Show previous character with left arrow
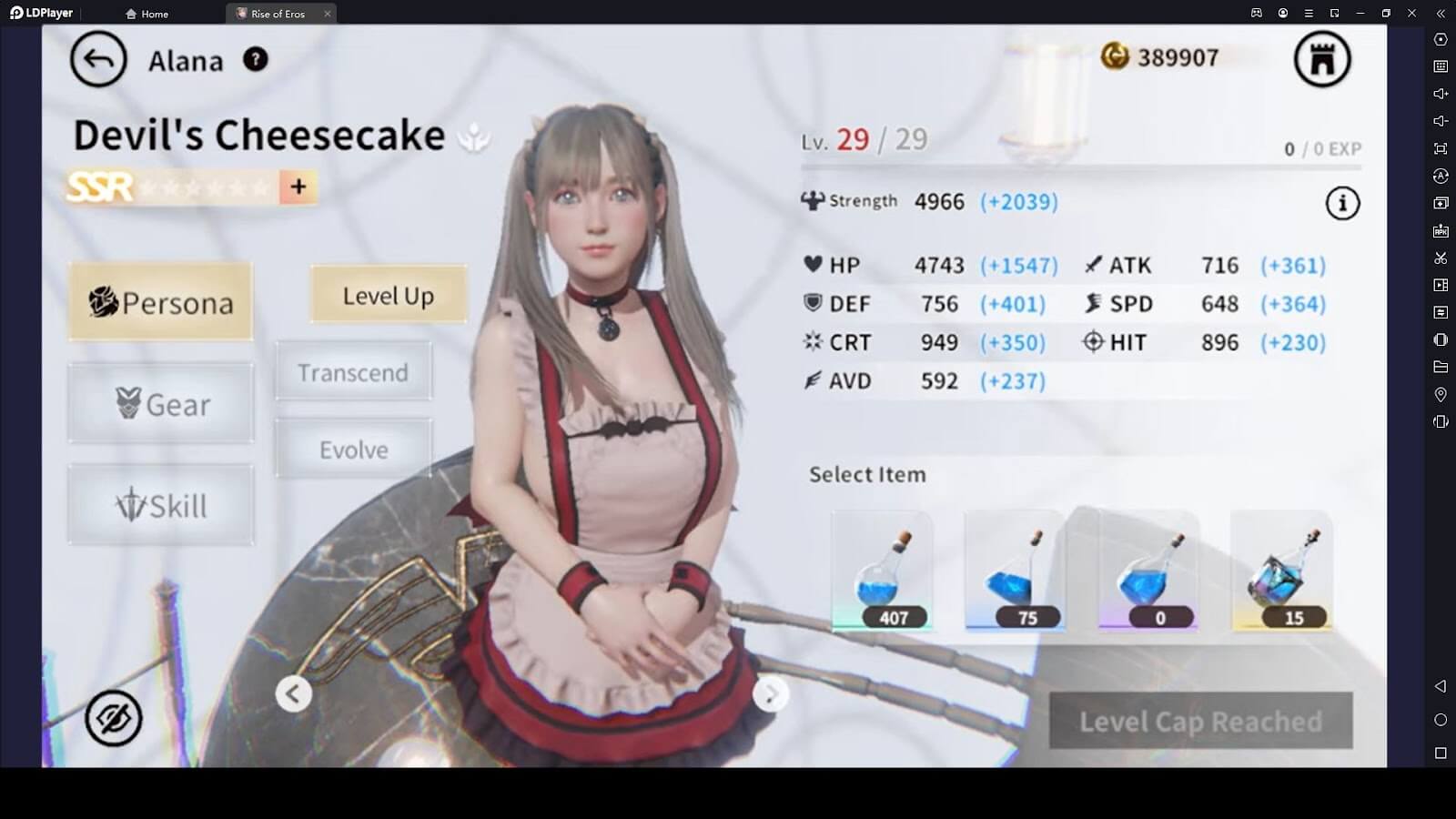Image resolution: width=1456 pixels, height=819 pixels. (x=293, y=694)
